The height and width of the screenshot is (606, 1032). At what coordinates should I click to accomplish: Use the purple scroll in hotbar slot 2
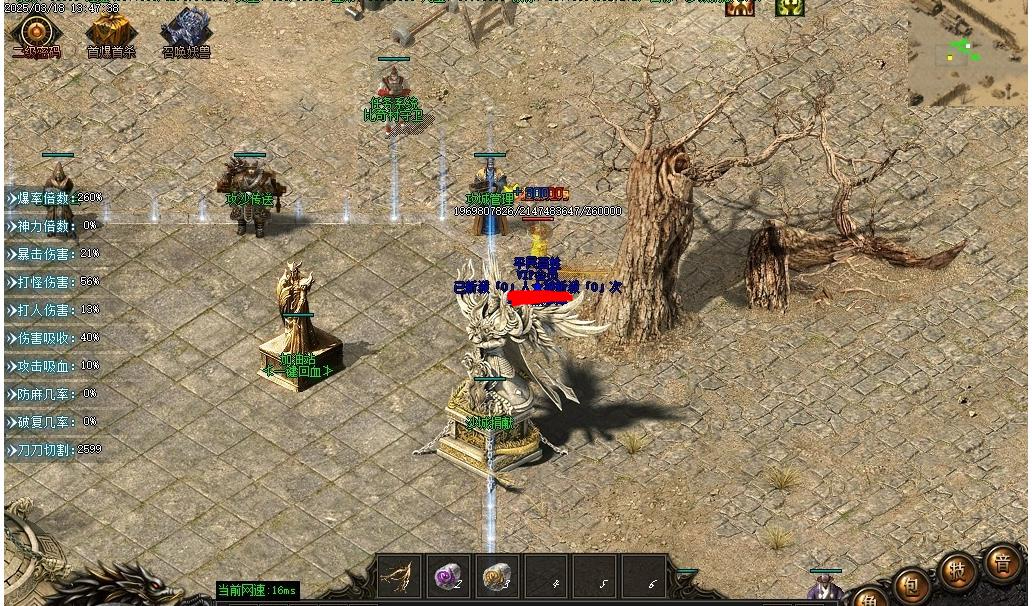(x=448, y=576)
